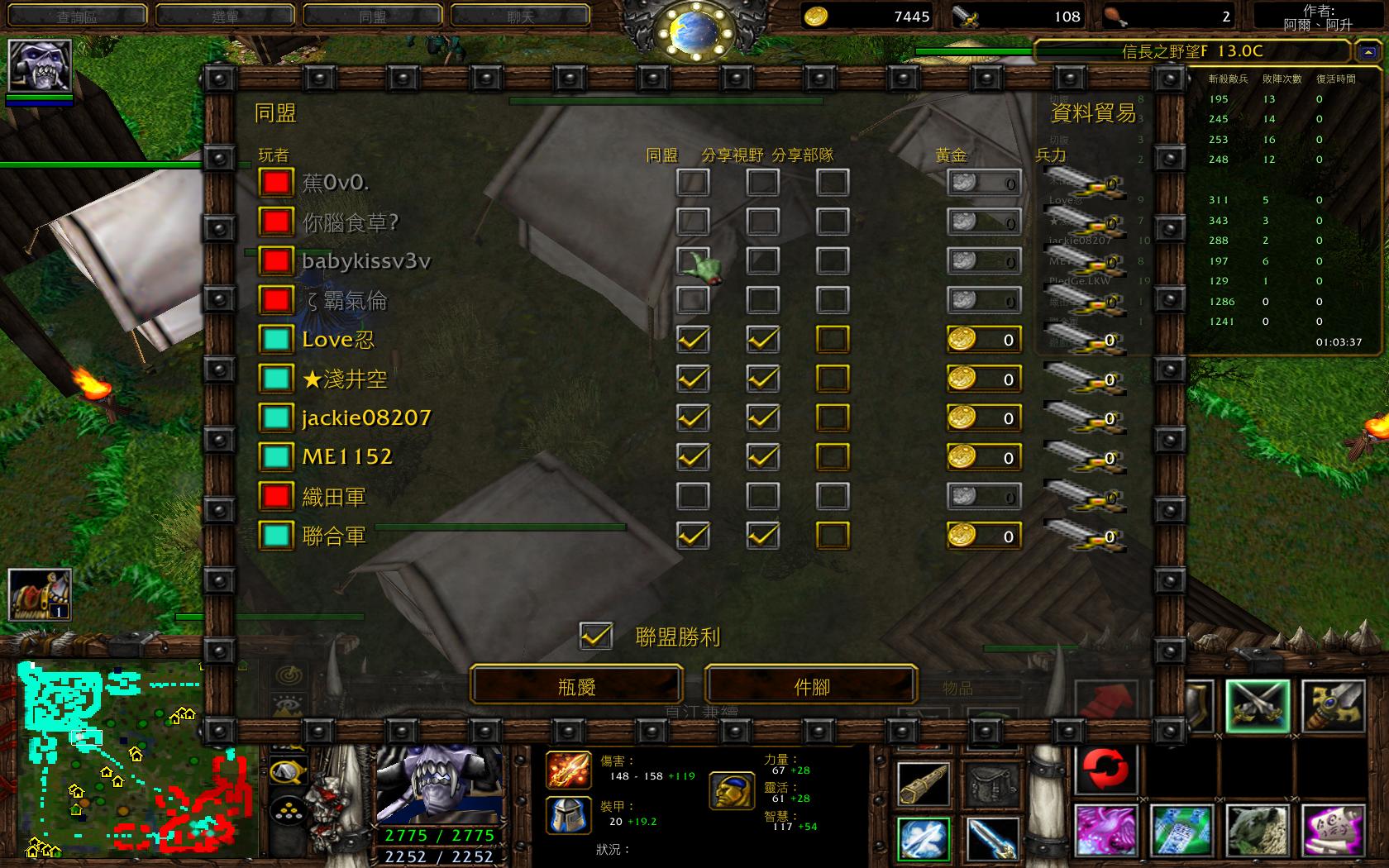This screenshot has height=868, width=1389.
Task: Select the gold amount field for ★淺井空
Action: point(984,379)
